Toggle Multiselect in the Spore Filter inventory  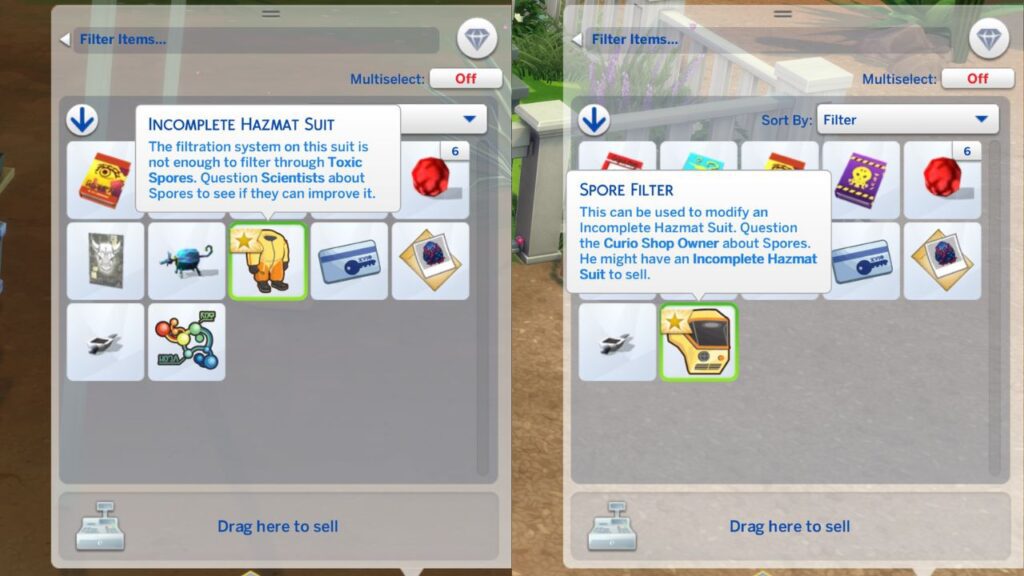[x=977, y=78]
